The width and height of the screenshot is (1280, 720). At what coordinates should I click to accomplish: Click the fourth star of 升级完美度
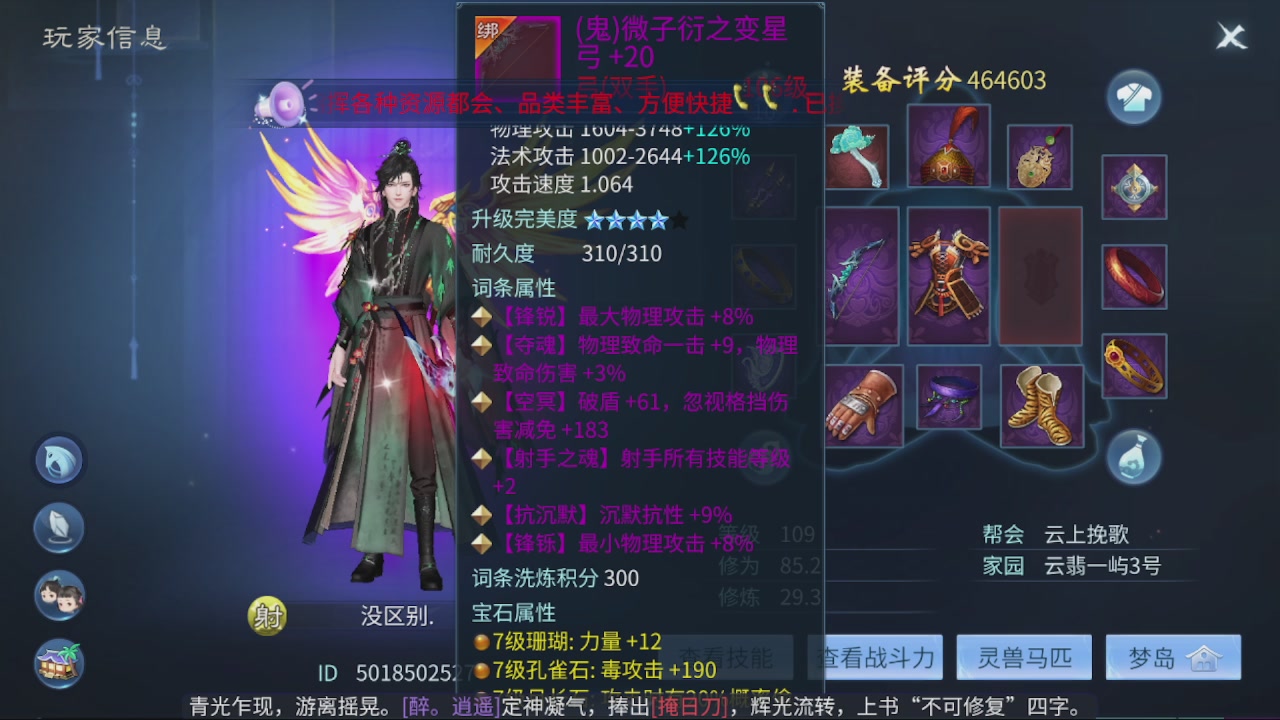[659, 219]
